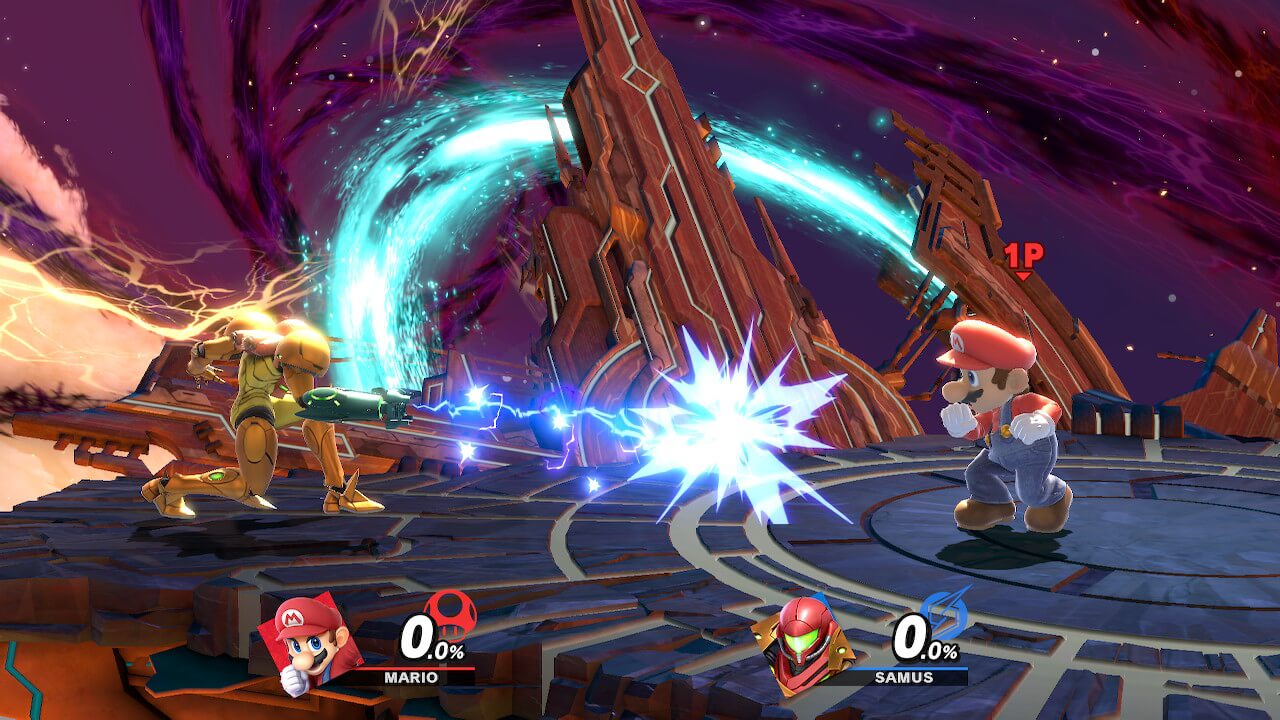Select the red mushroom series emblem
This screenshot has width=1280, height=720.
(x=450, y=611)
